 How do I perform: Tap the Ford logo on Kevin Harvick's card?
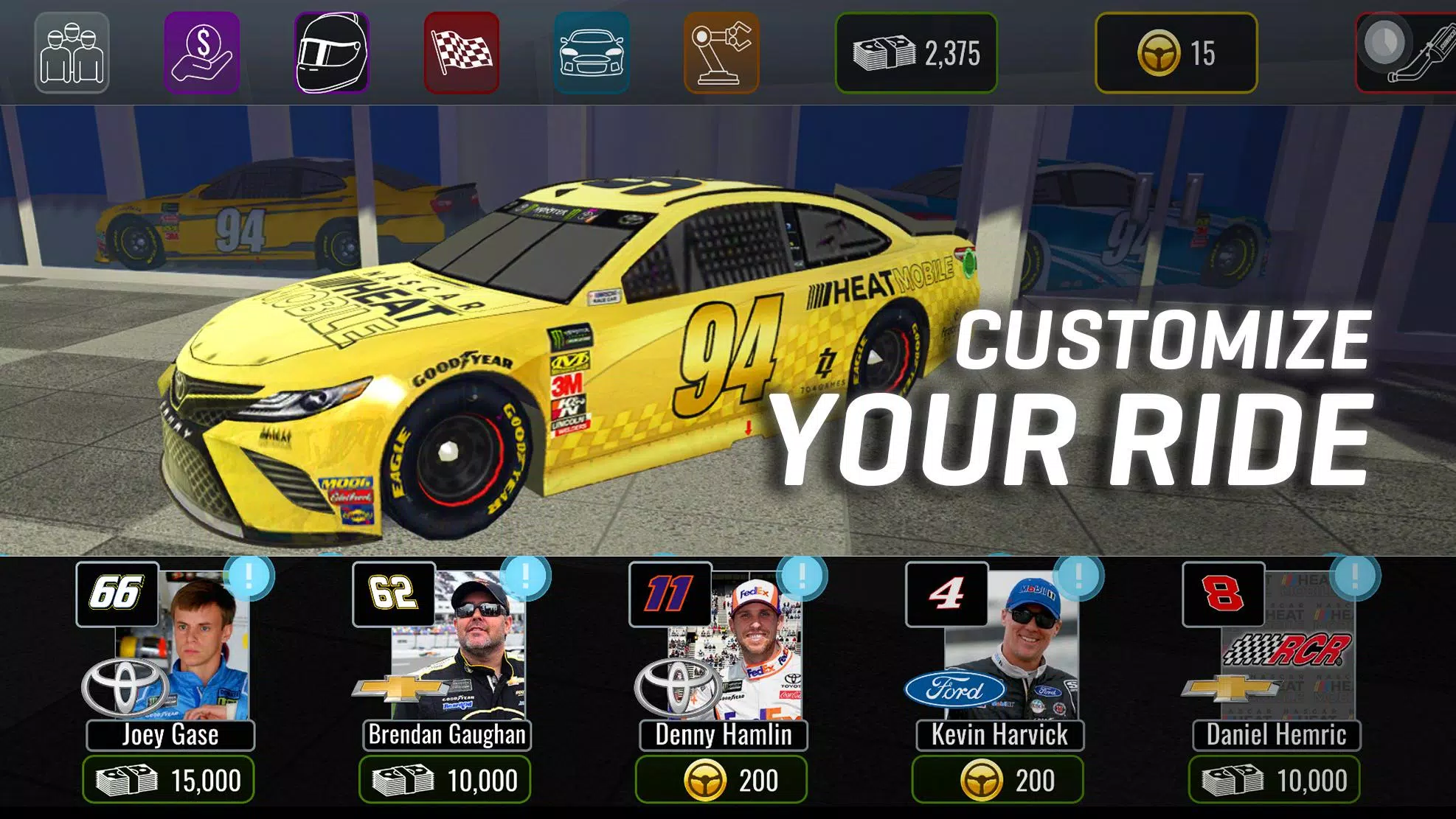[x=957, y=691]
